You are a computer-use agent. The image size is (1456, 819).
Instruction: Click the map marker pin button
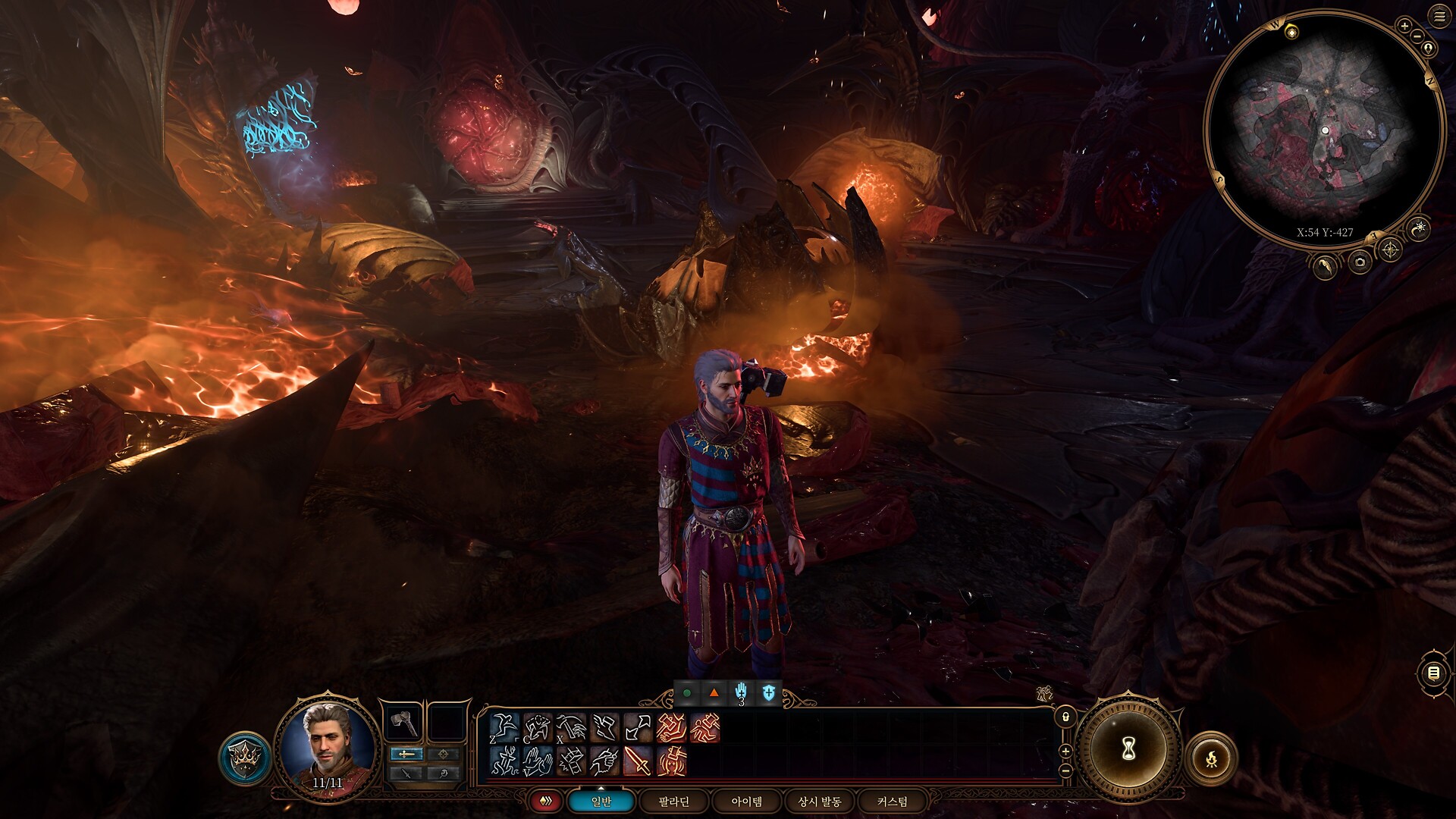coord(1429,49)
